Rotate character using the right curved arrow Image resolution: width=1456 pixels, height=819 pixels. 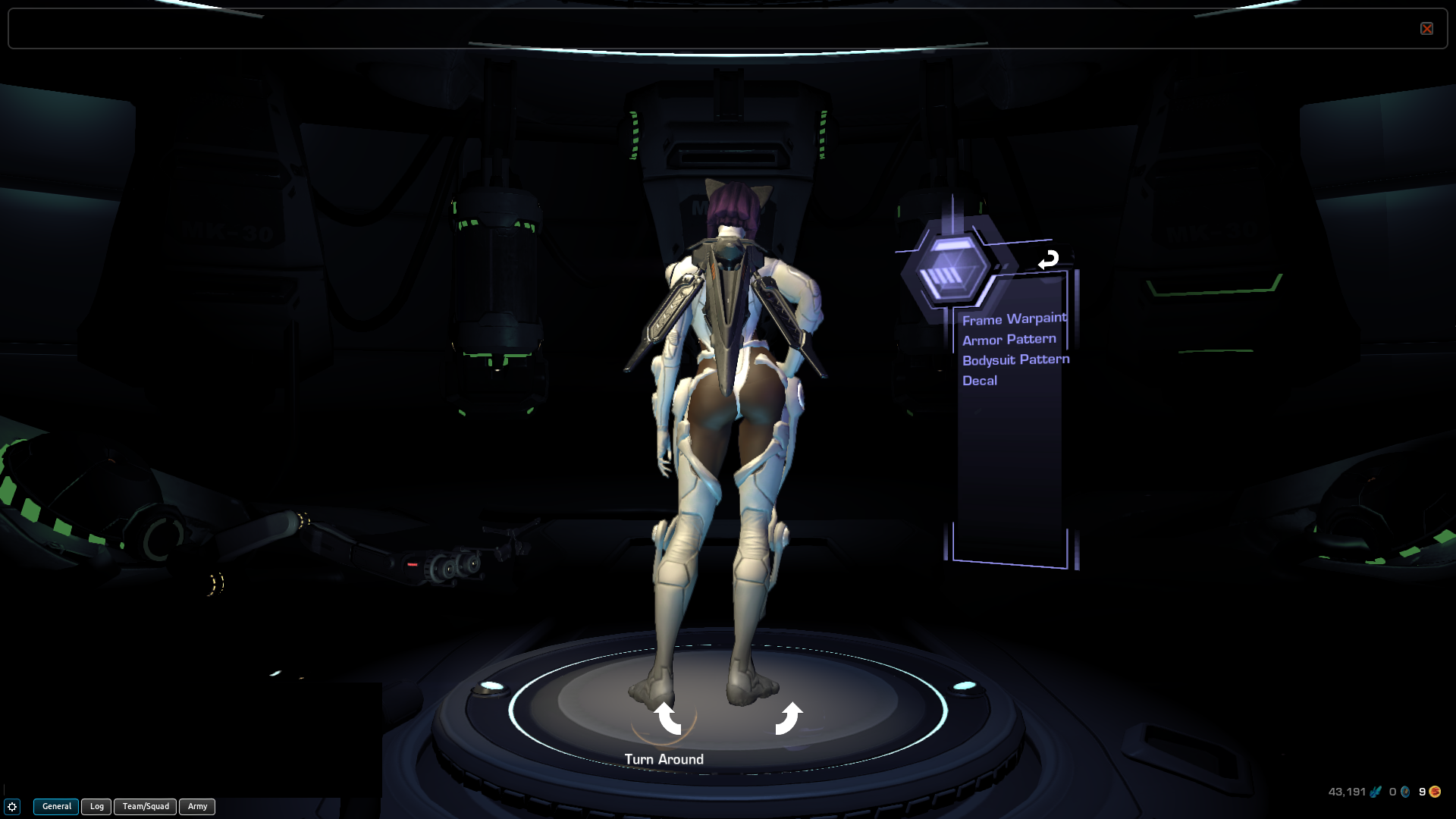(x=788, y=718)
